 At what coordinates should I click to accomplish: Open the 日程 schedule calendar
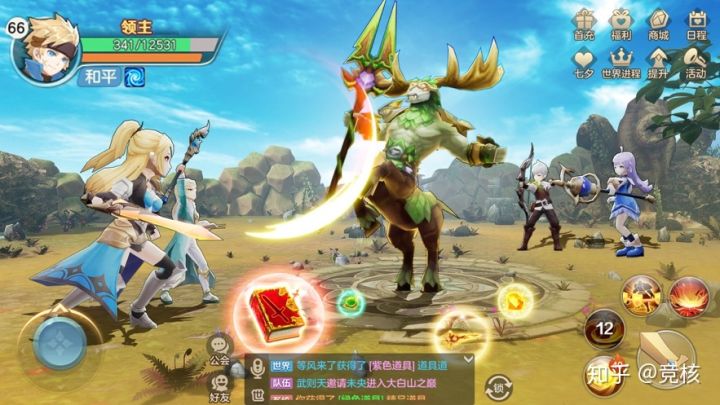(x=696, y=23)
